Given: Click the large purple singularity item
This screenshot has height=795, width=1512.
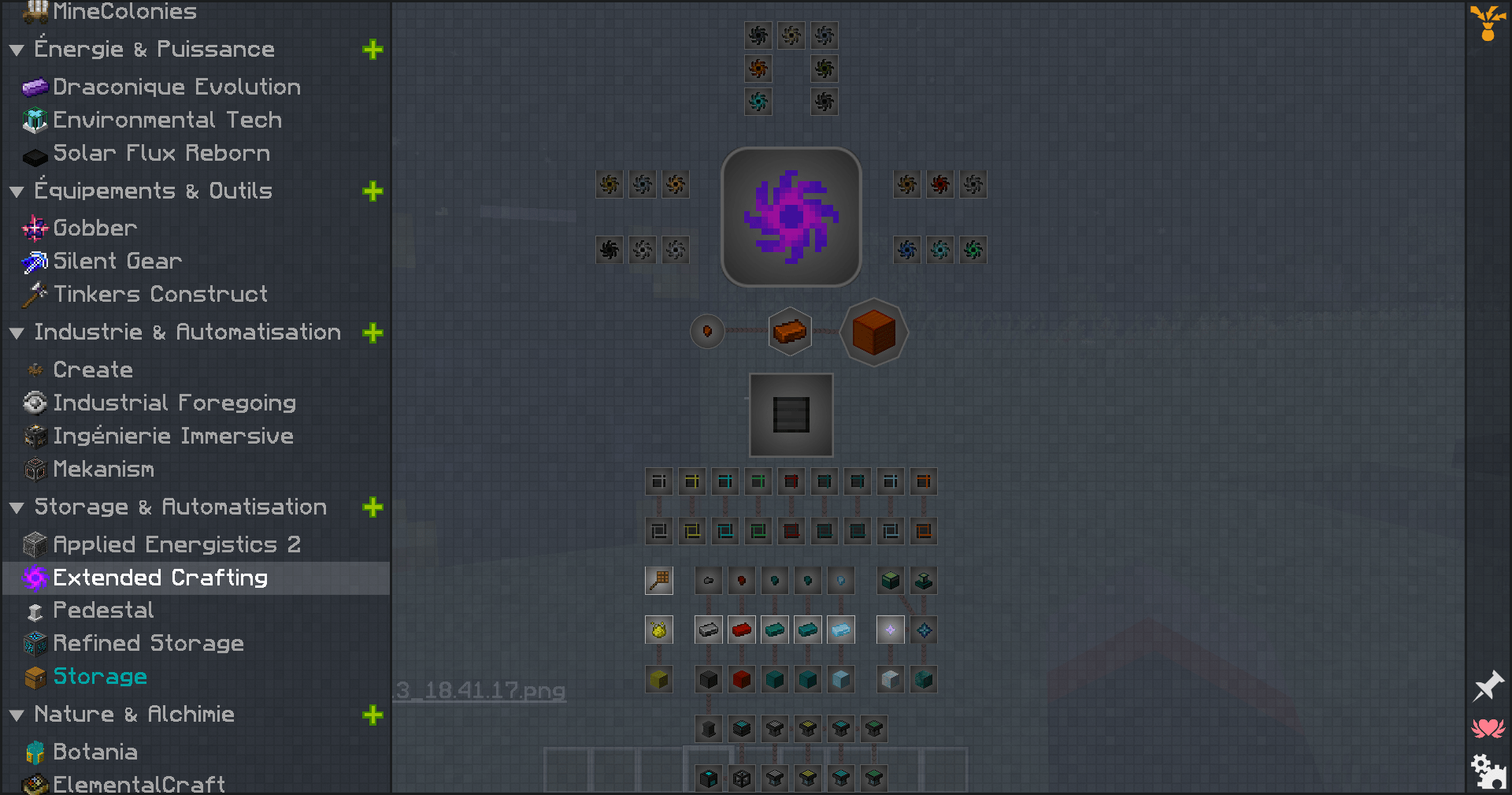Looking at the screenshot, I should (x=790, y=217).
